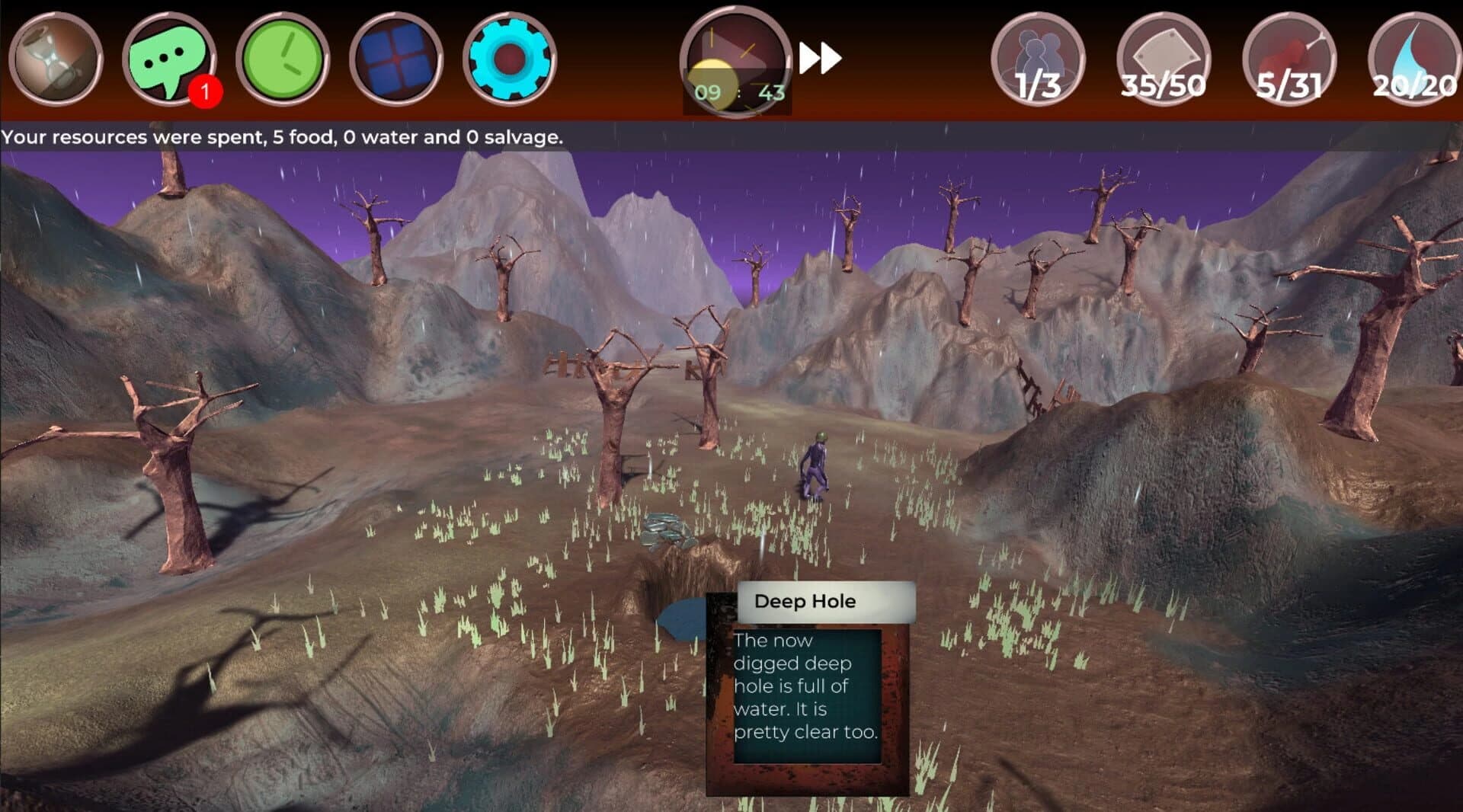View the salvage resource counter 35/50
Image resolution: width=1463 pixels, height=812 pixels.
click(1164, 59)
